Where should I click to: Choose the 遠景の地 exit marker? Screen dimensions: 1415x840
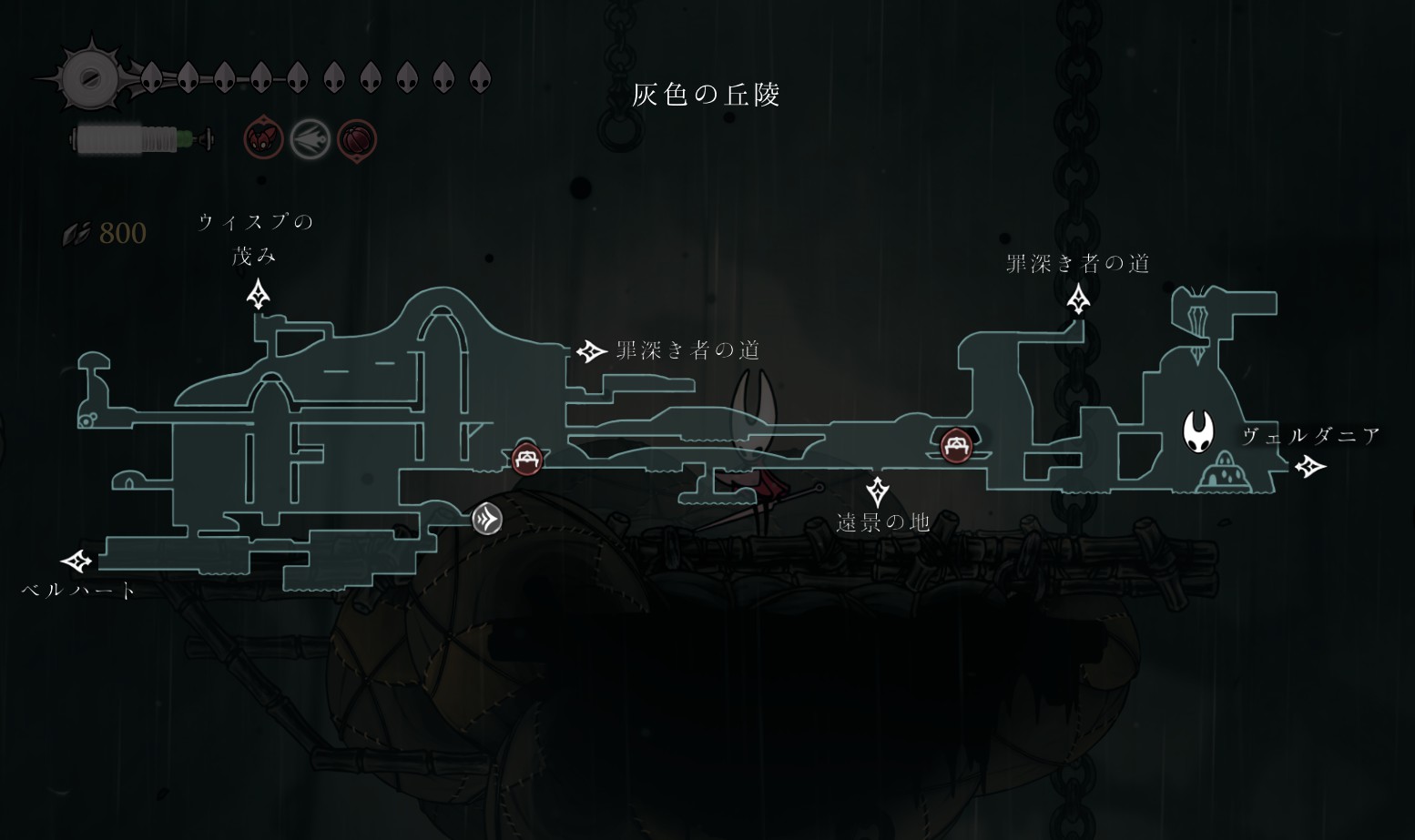coord(877,491)
